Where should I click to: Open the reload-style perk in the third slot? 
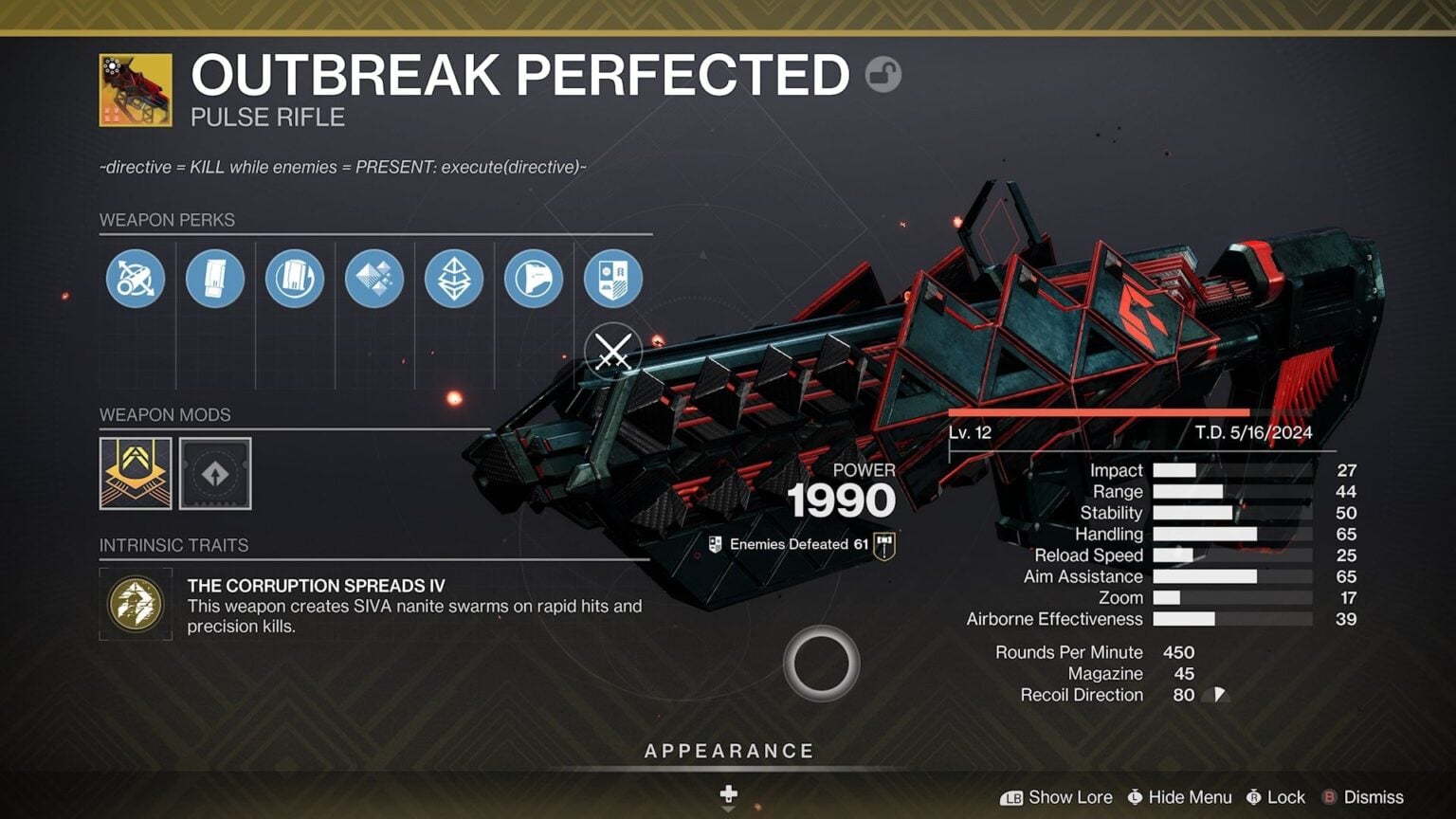coord(294,278)
